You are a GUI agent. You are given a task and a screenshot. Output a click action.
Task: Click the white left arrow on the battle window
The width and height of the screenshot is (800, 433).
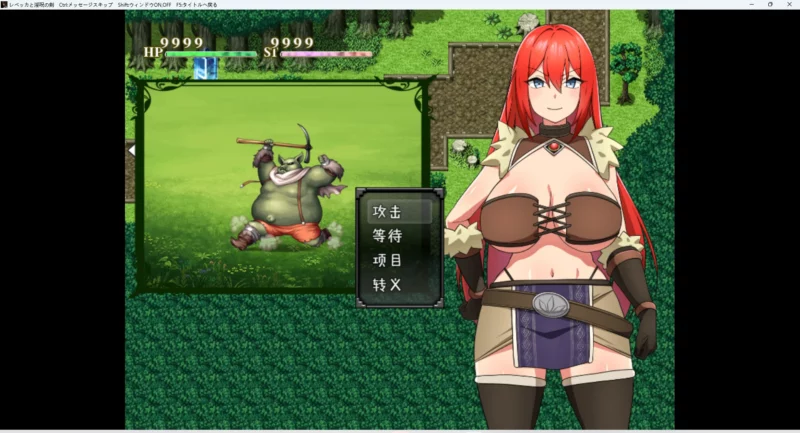pos(131,150)
